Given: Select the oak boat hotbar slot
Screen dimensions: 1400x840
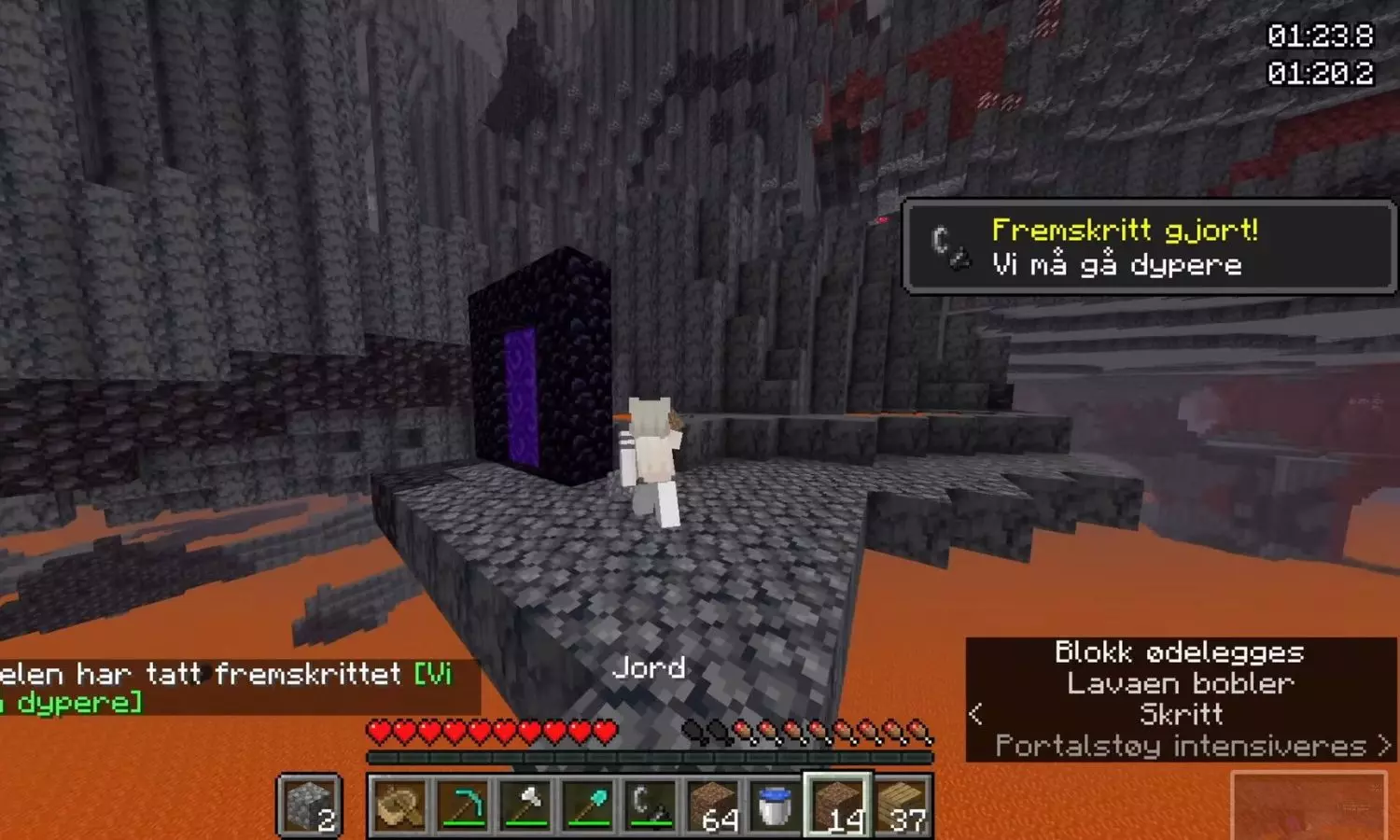Looking at the screenshot, I should tap(400, 805).
